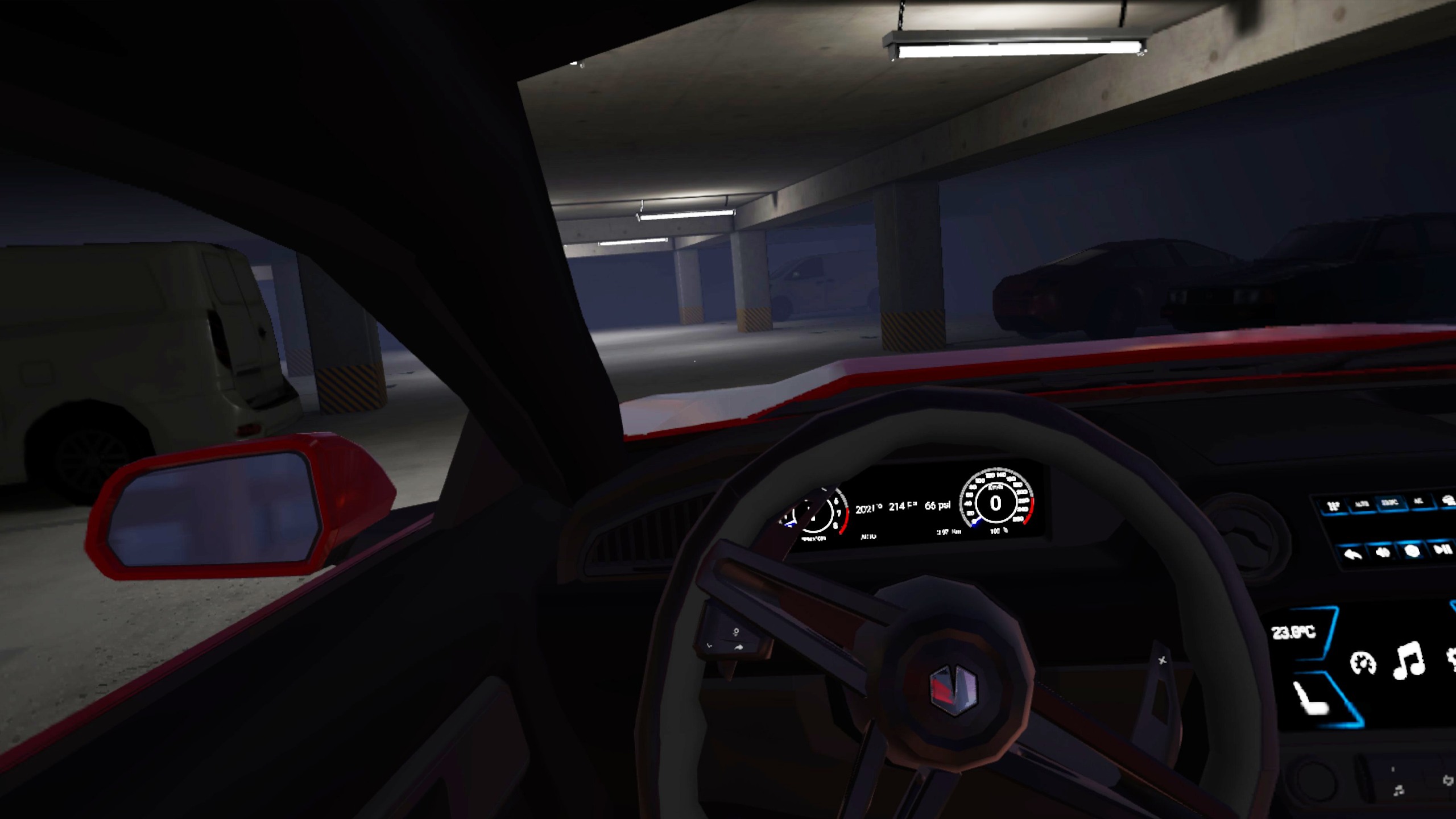Open the speedometer gauge screen

[x=1363, y=663]
